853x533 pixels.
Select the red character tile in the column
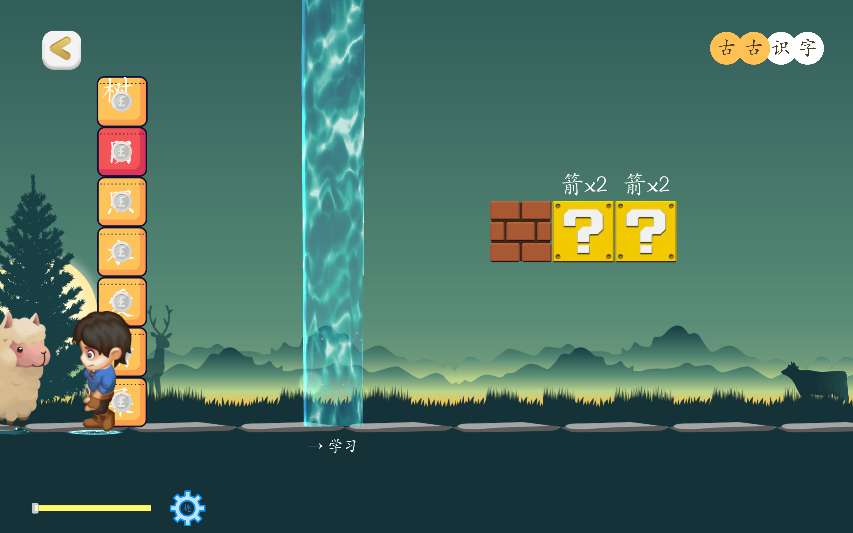[122, 152]
